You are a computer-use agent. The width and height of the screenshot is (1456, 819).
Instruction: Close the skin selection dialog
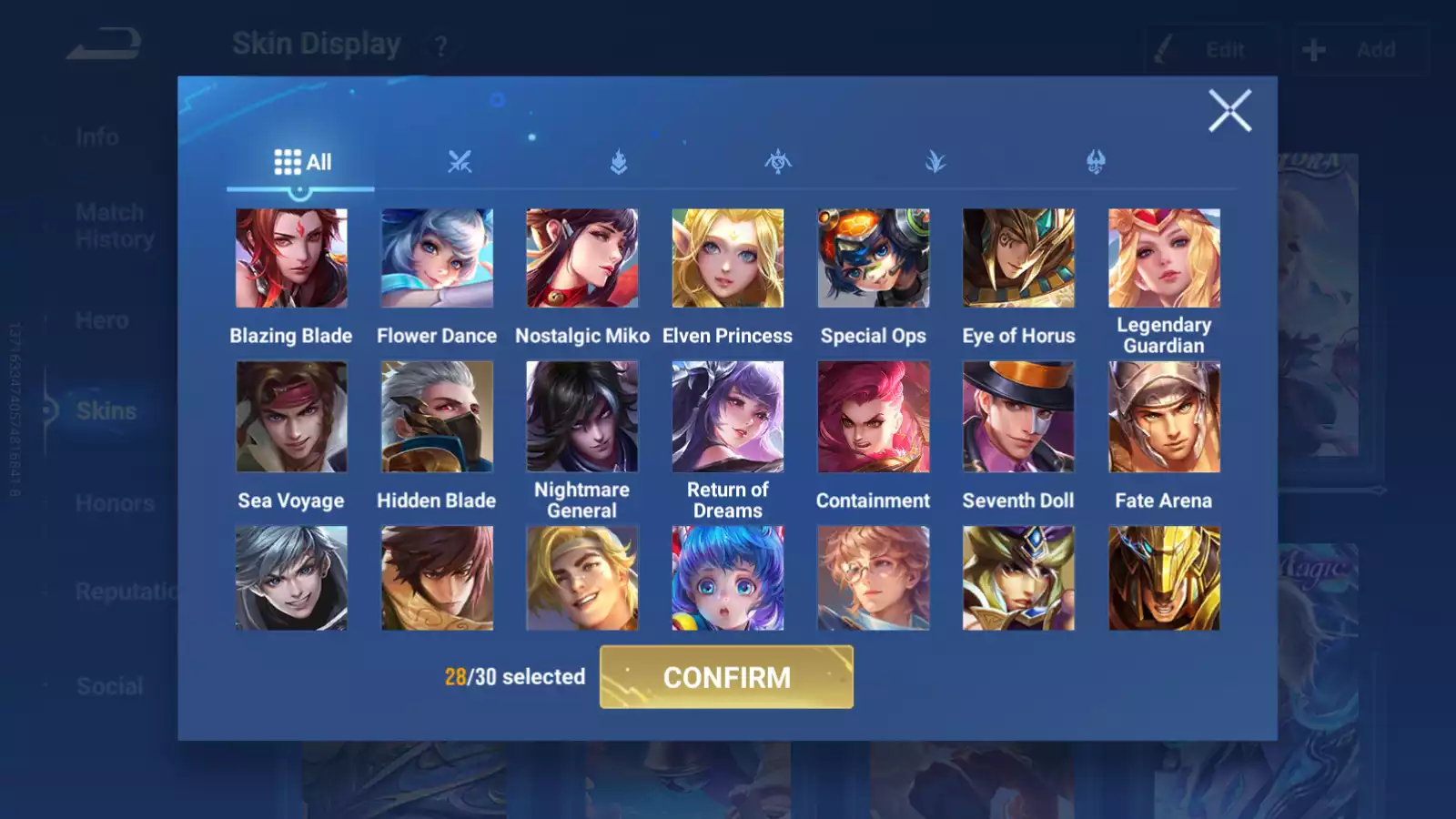tap(1230, 112)
